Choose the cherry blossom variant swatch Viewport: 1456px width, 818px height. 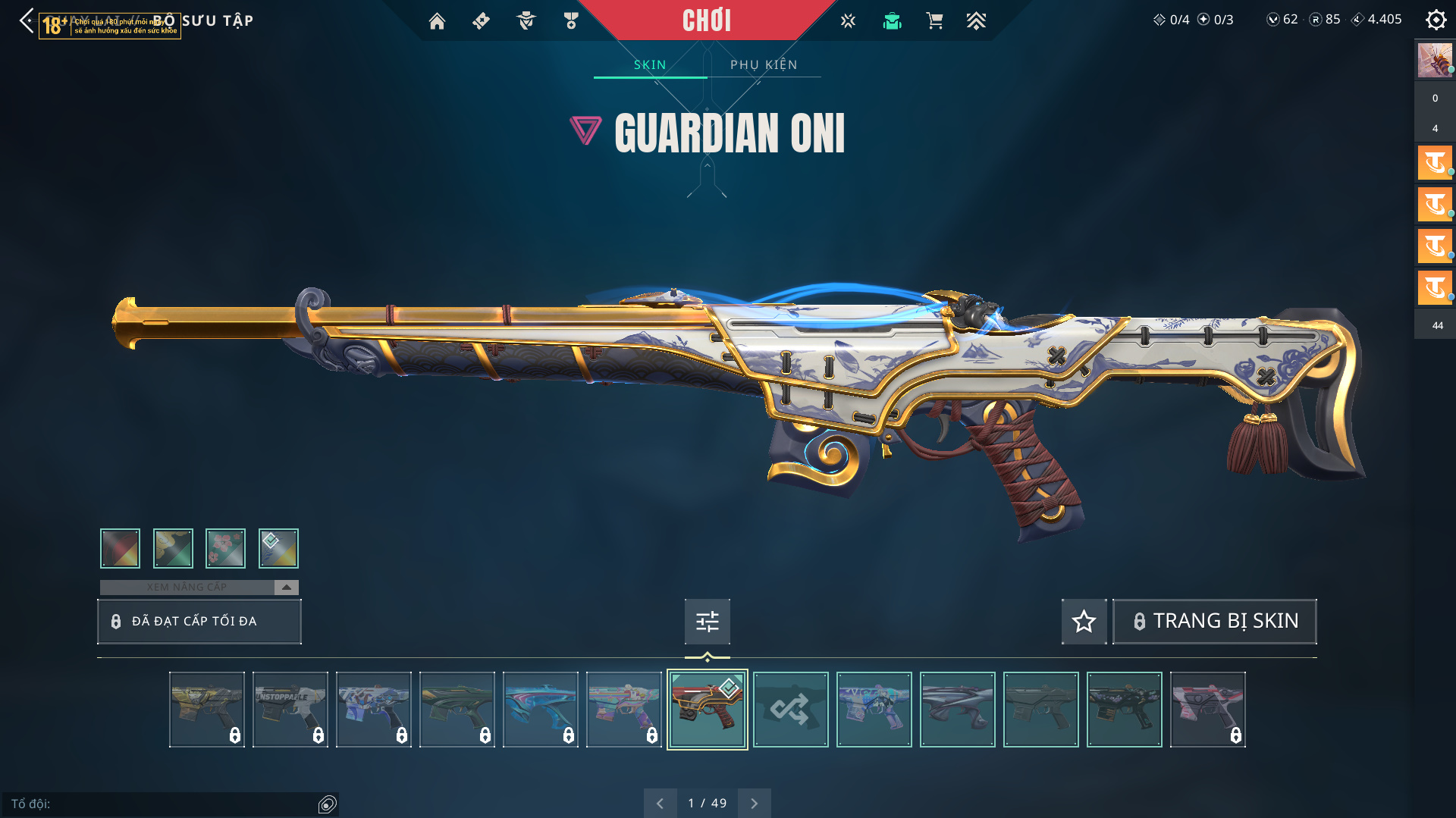click(x=225, y=548)
